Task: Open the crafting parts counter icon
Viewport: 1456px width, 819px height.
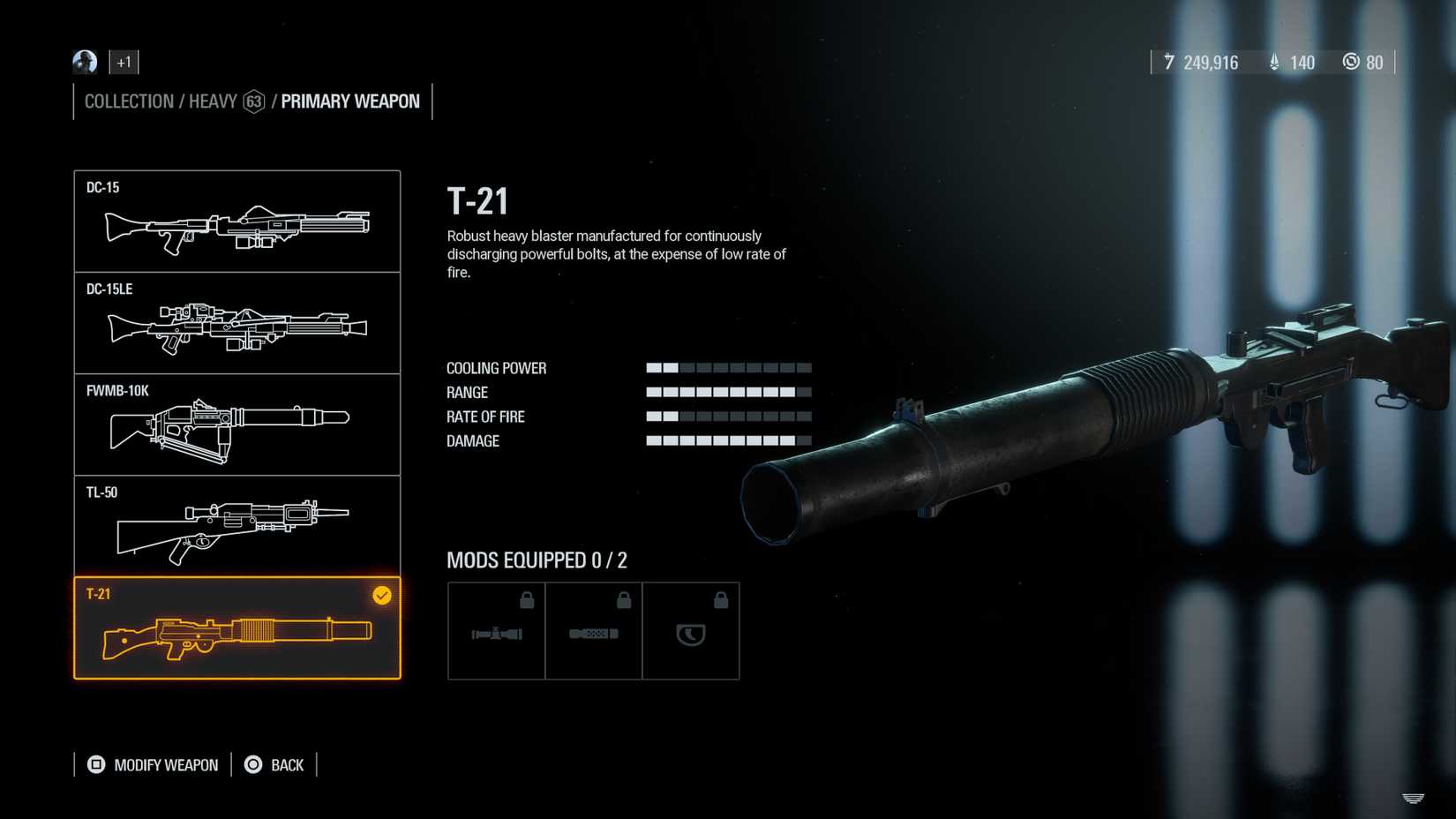Action: pyautogui.click(x=1351, y=62)
